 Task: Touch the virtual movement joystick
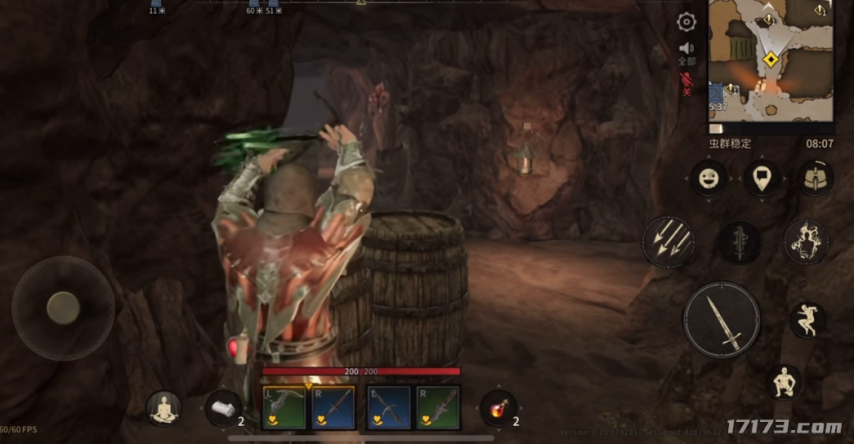click(x=63, y=307)
